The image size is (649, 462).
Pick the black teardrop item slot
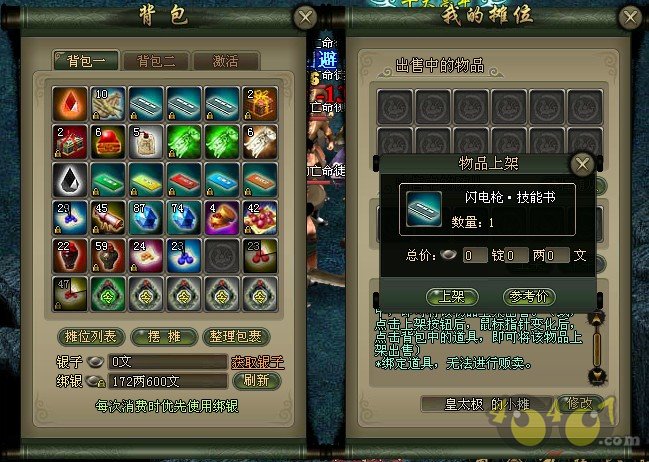[x=70, y=180]
